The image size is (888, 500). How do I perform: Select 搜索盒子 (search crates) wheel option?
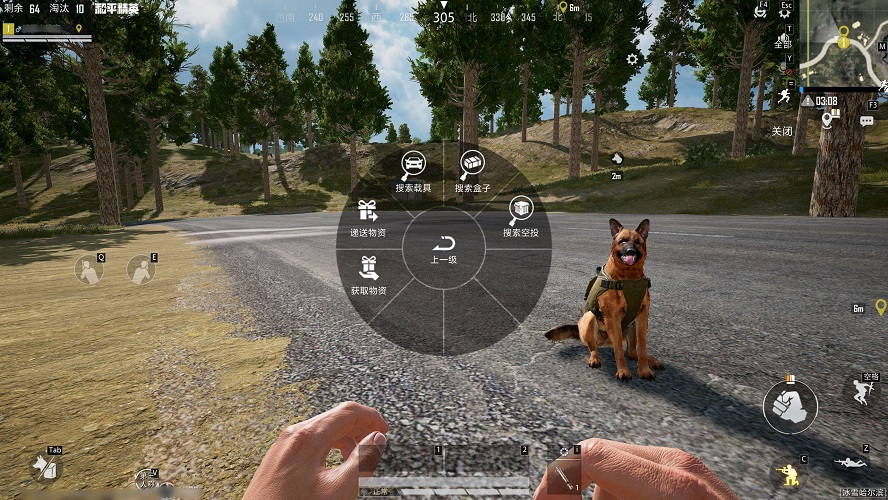pyautogui.click(x=472, y=171)
